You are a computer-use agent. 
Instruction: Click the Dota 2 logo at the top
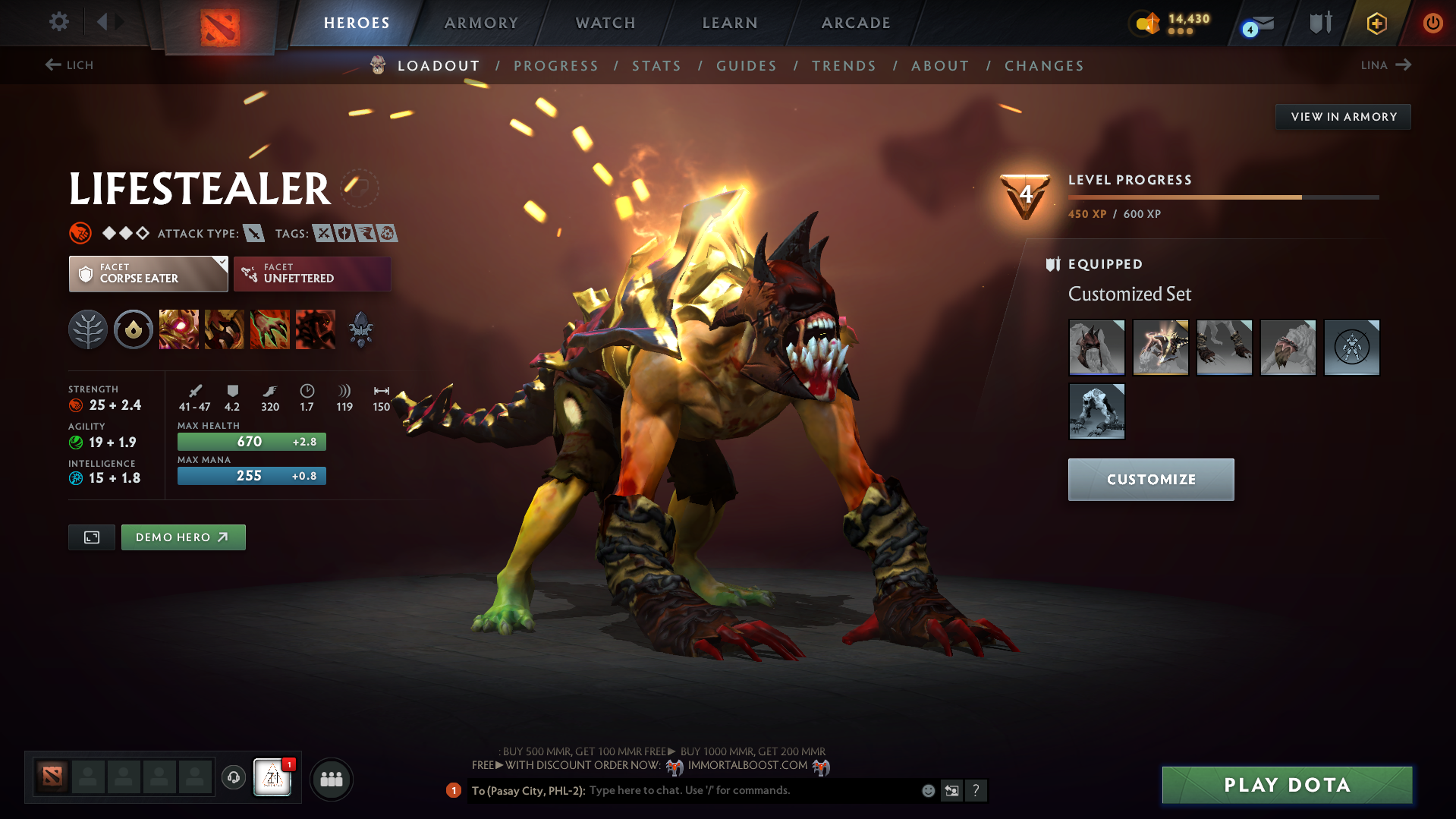[x=219, y=23]
